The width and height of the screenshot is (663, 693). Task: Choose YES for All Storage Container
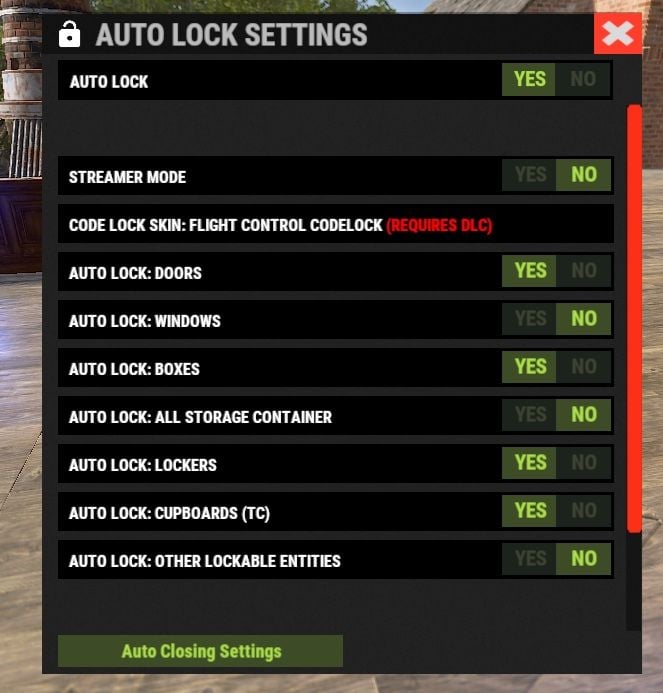click(530, 415)
